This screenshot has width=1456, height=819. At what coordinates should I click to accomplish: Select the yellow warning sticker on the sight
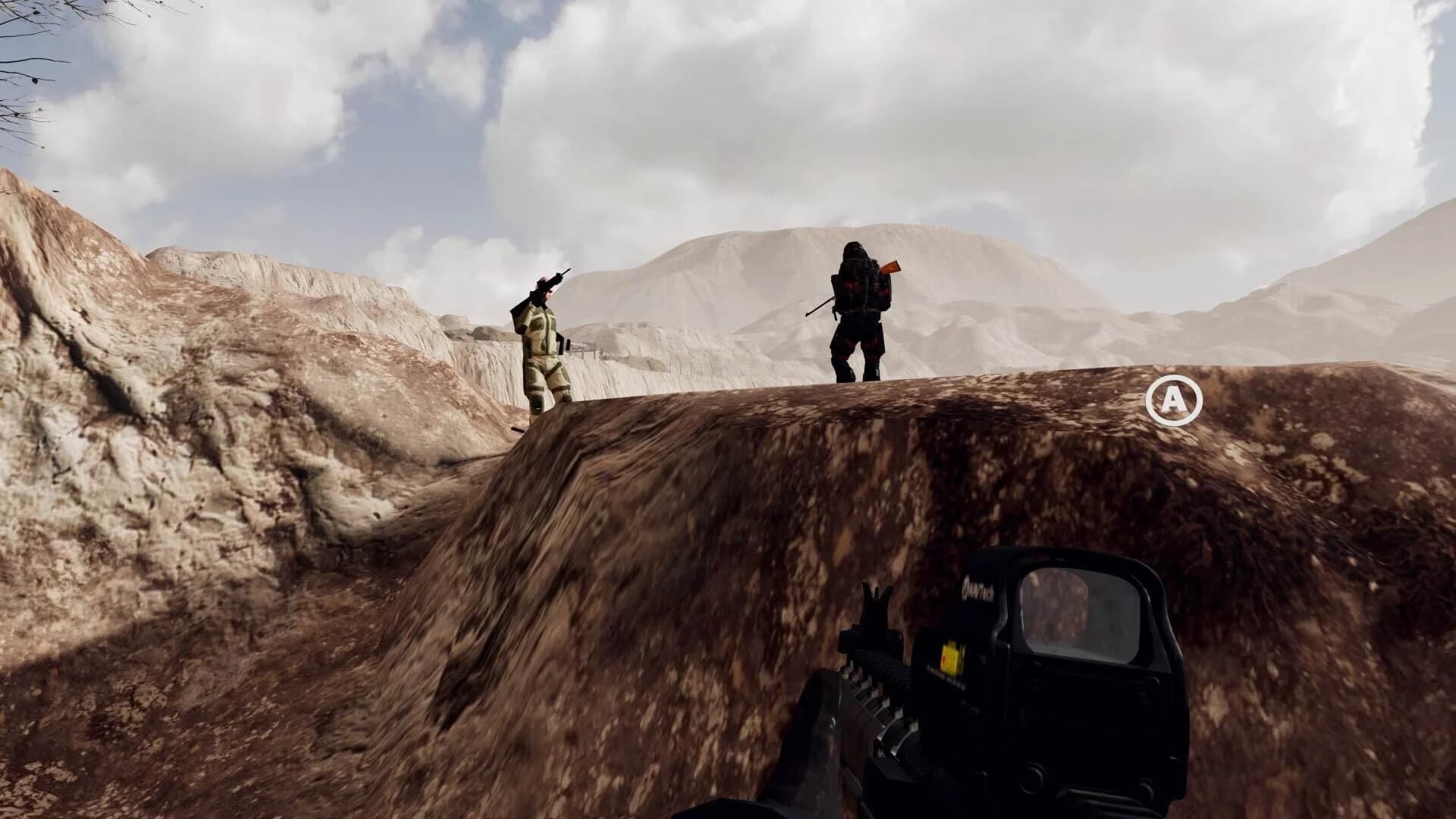pos(951,657)
